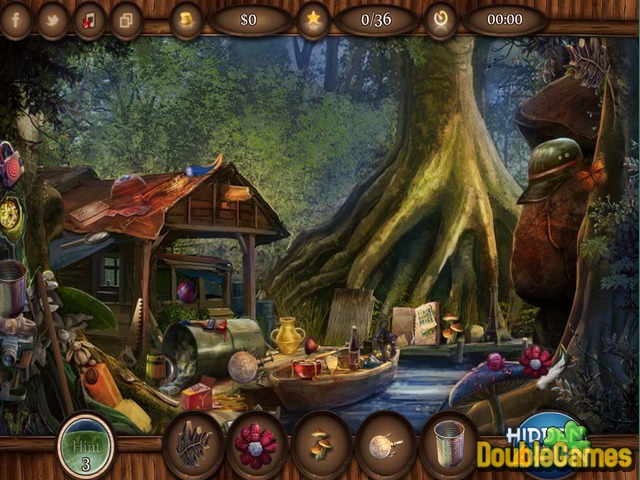The image size is (640, 480).
Task: Select the tin can target item
Action: (x=449, y=442)
